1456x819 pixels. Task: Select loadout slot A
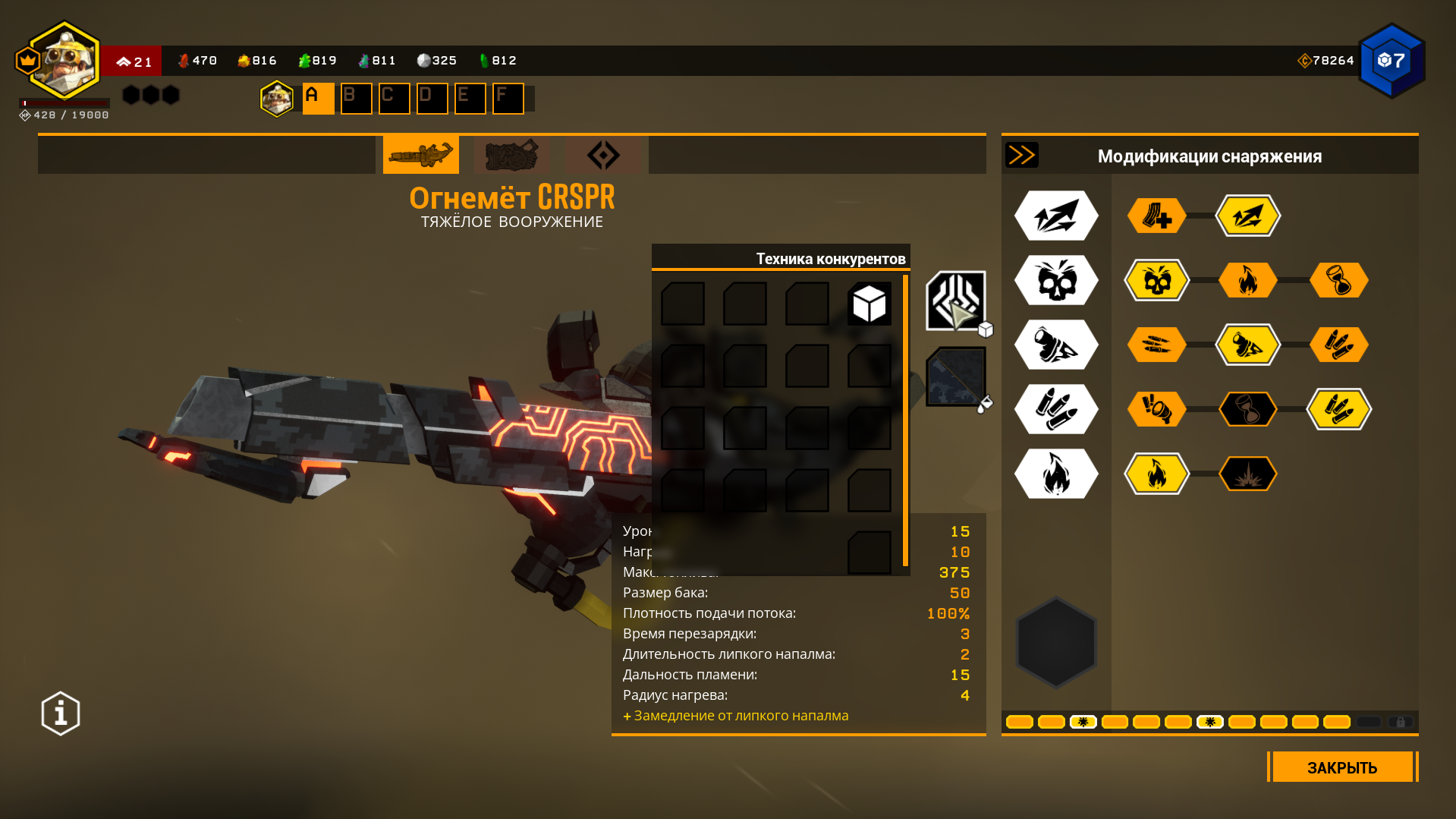coord(318,99)
